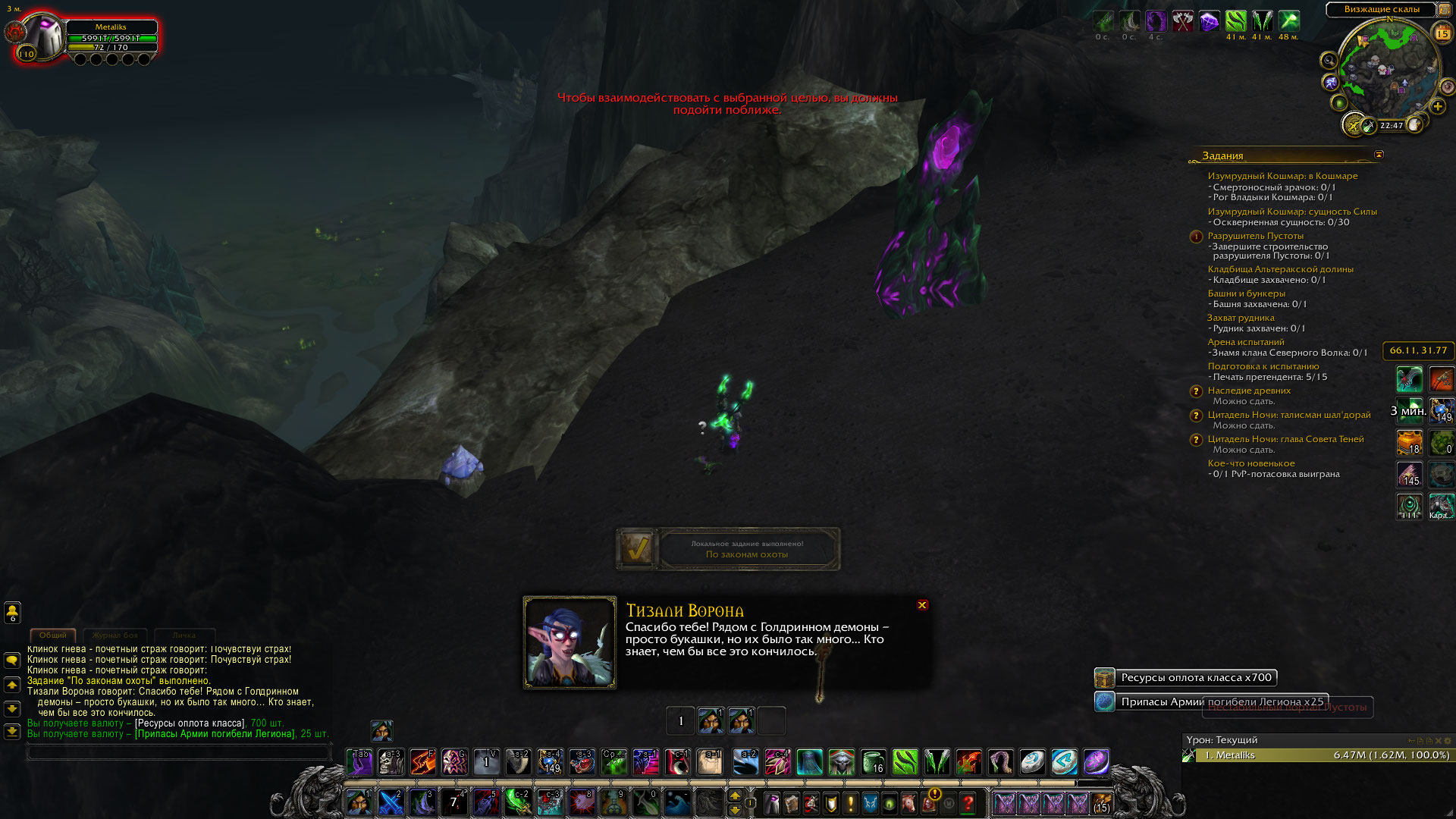Viewport: 1456px width, 819px height.
Task: Click the crossed blue swords ability
Action: [x=391, y=802]
